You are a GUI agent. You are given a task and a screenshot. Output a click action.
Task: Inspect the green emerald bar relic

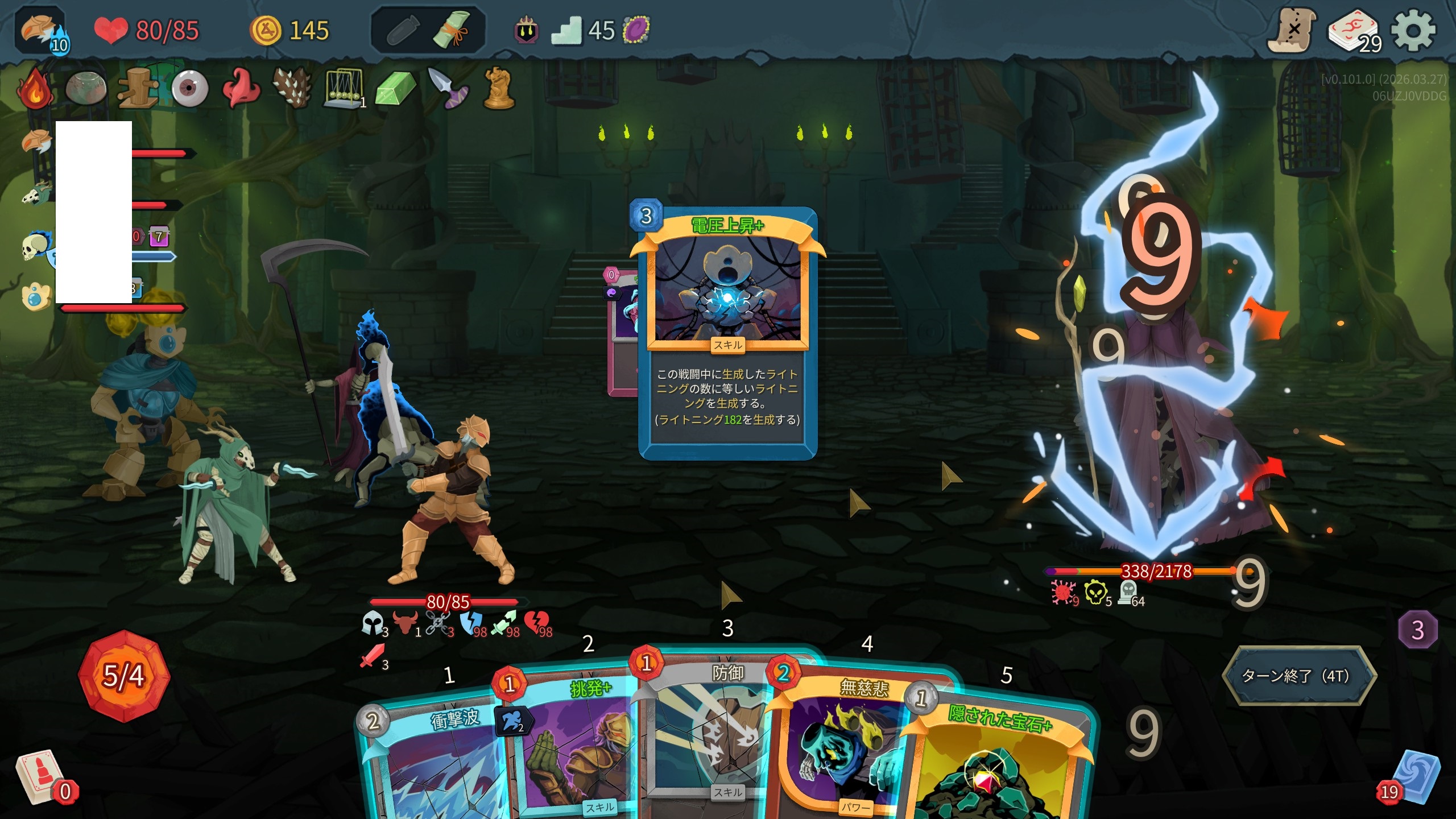[396, 89]
